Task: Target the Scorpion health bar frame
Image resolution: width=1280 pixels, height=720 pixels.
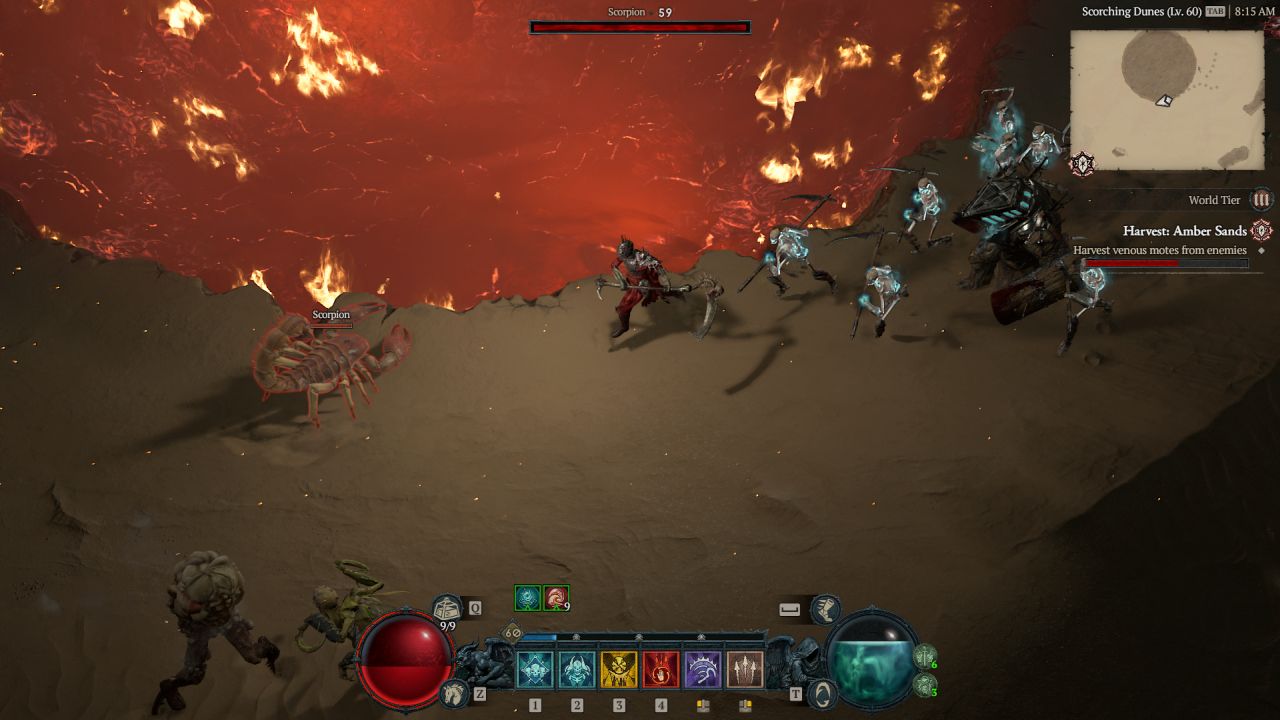Action: coord(640,28)
